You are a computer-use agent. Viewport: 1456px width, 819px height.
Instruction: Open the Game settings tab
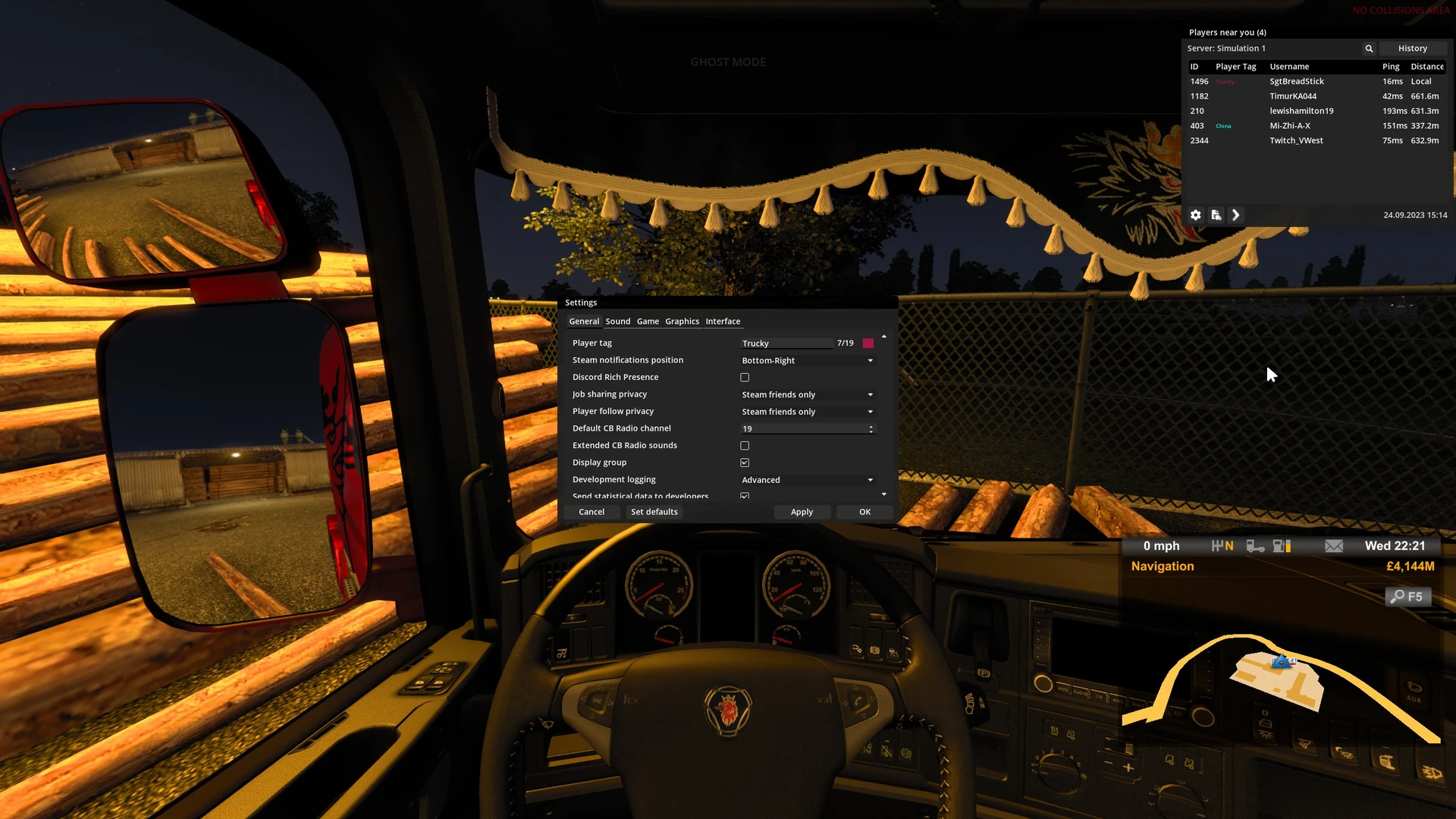tap(648, 322)
